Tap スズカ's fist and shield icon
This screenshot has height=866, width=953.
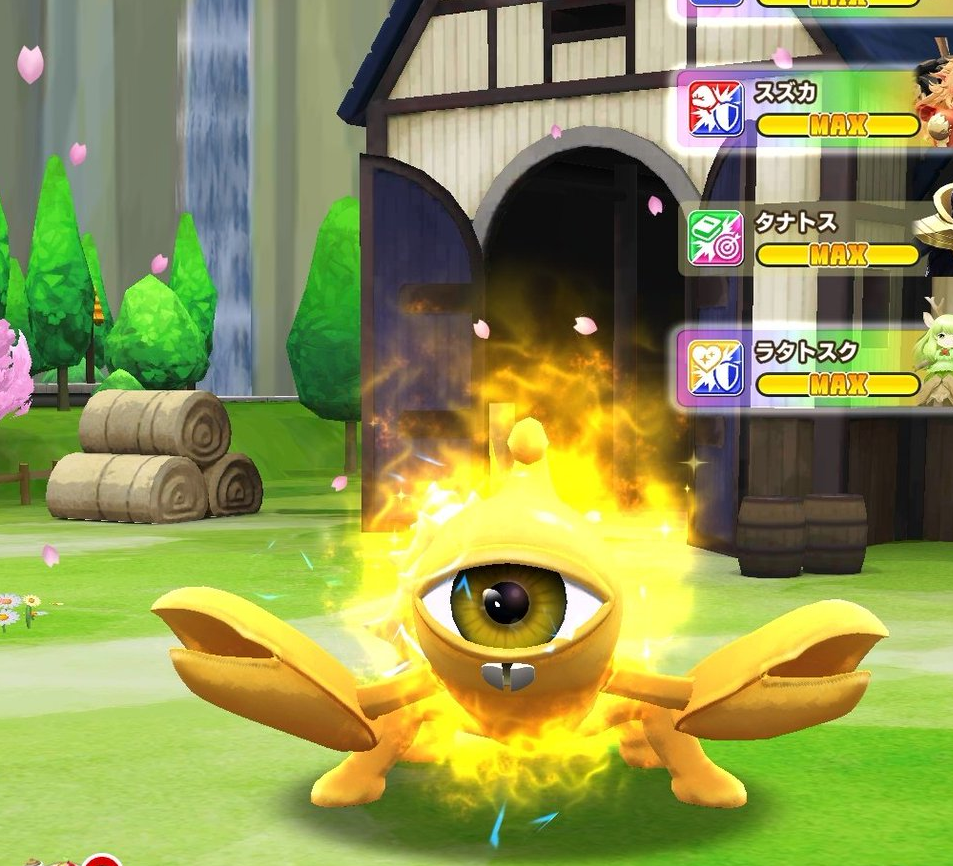point(716,109)
